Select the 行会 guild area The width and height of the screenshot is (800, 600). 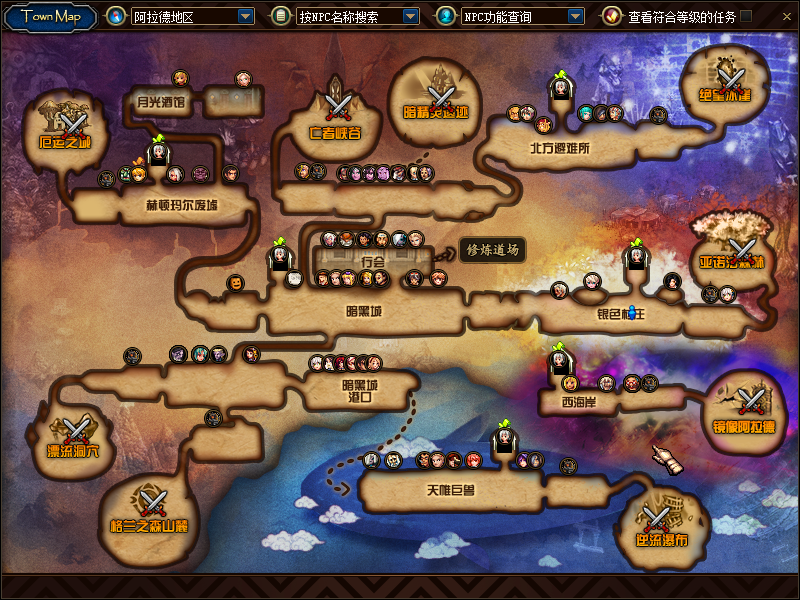click(x=372, y=261)
